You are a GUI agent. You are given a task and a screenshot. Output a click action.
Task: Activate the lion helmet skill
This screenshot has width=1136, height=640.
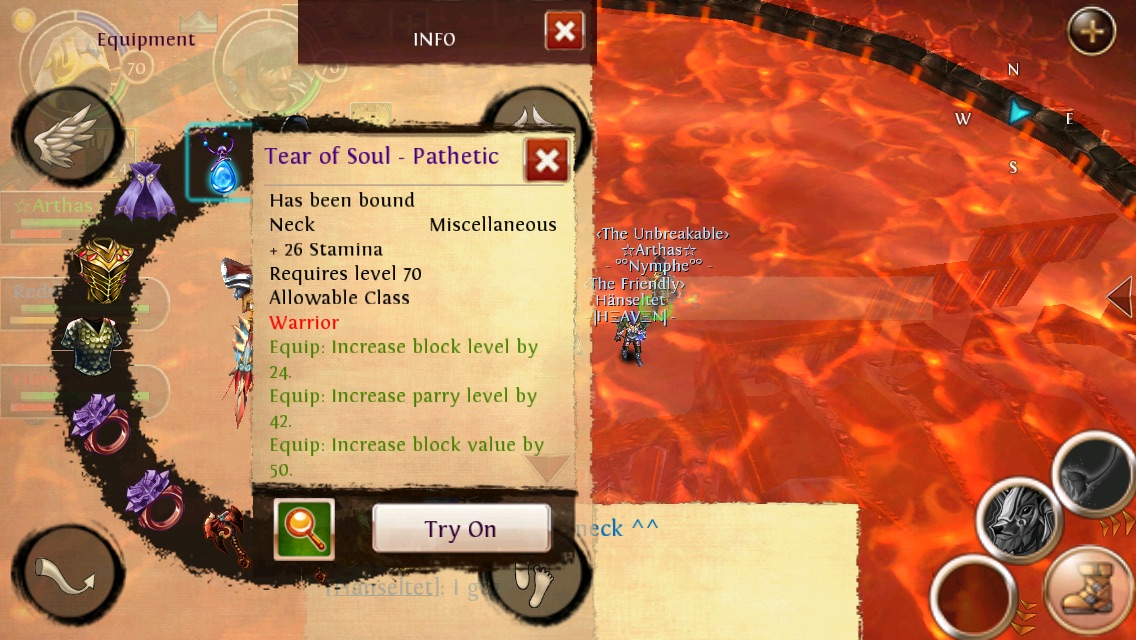(x=1019, y=520)
